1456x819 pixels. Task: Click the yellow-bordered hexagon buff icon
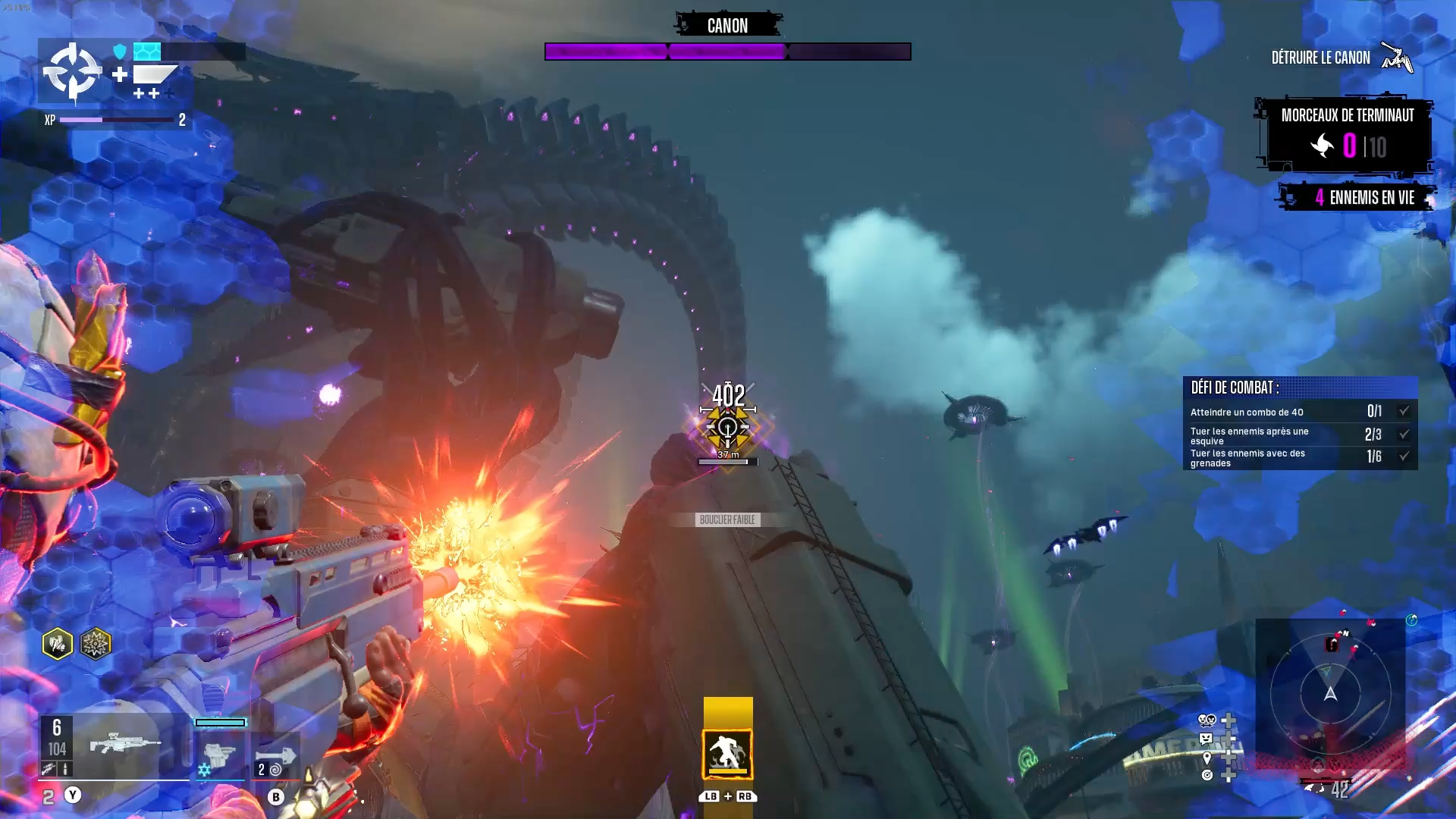(58, 645)
